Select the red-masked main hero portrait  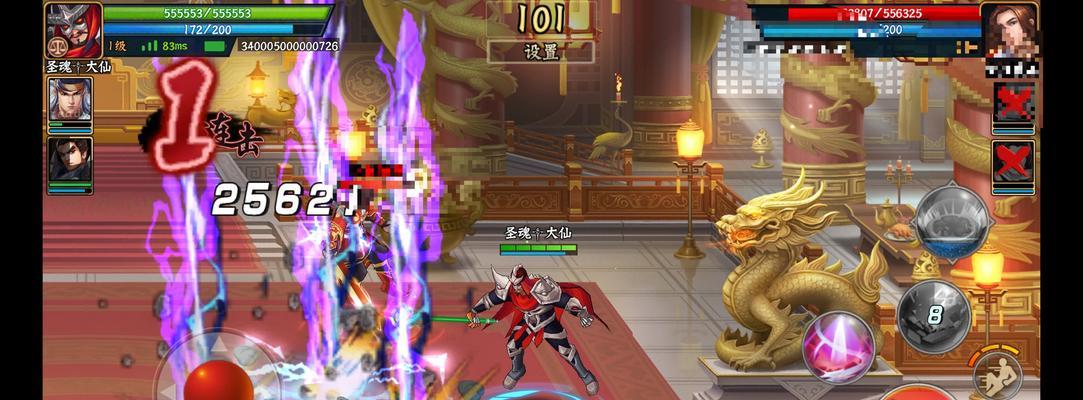pos(73,28)
